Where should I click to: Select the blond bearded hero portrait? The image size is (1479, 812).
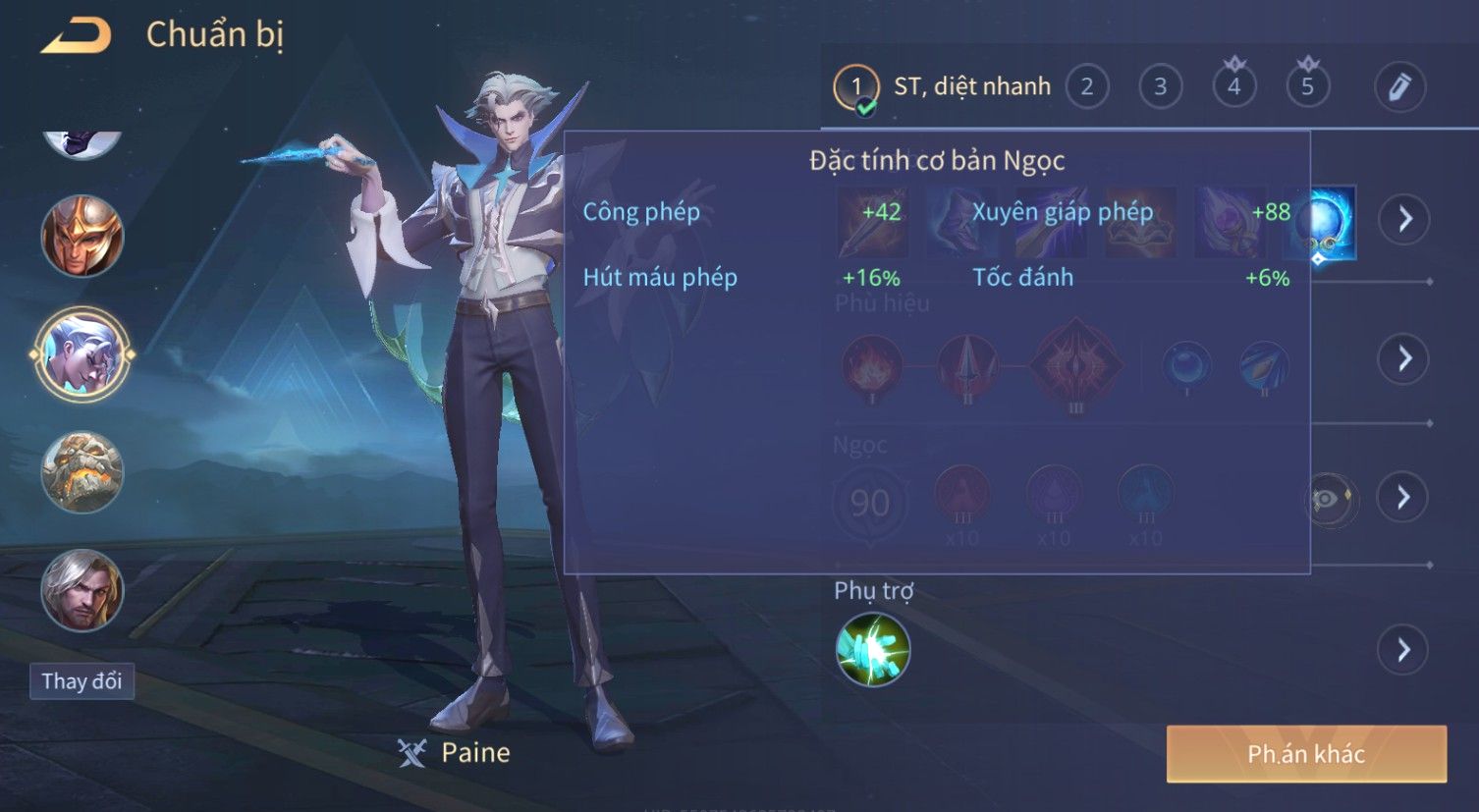(82, 590)
